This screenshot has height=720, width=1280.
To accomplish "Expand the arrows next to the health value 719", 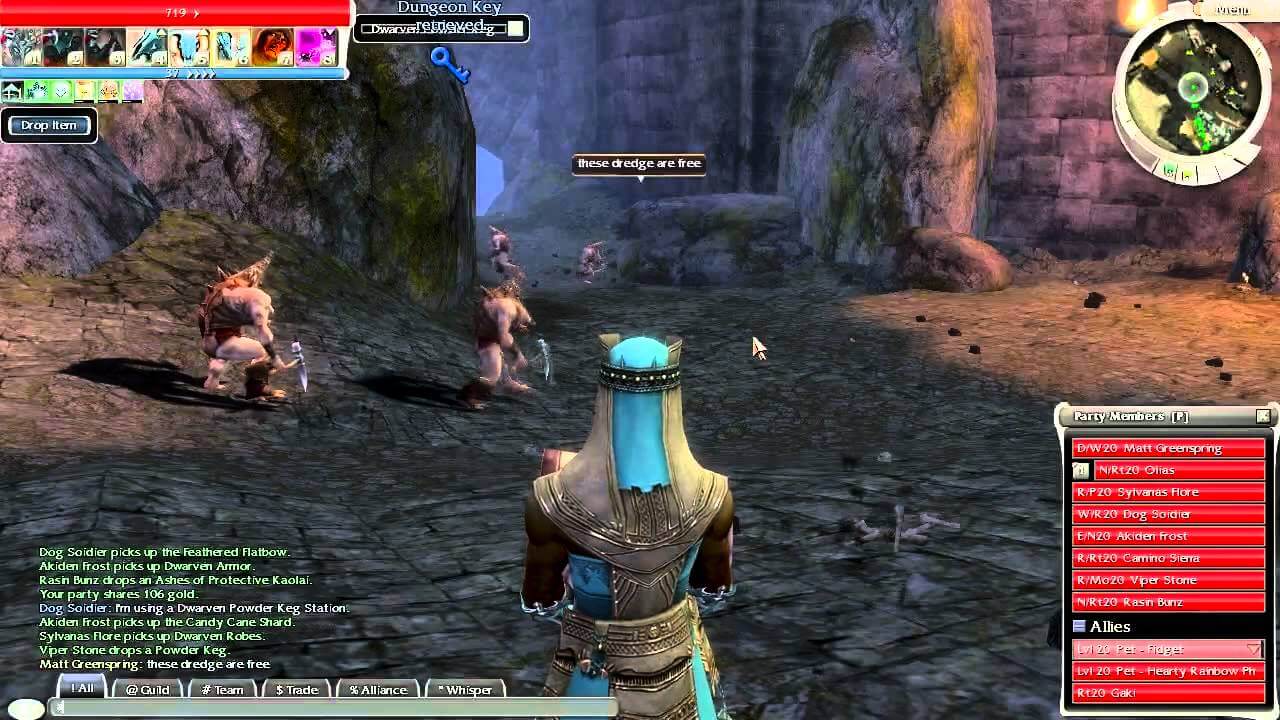I will click(x=196, y=14).
